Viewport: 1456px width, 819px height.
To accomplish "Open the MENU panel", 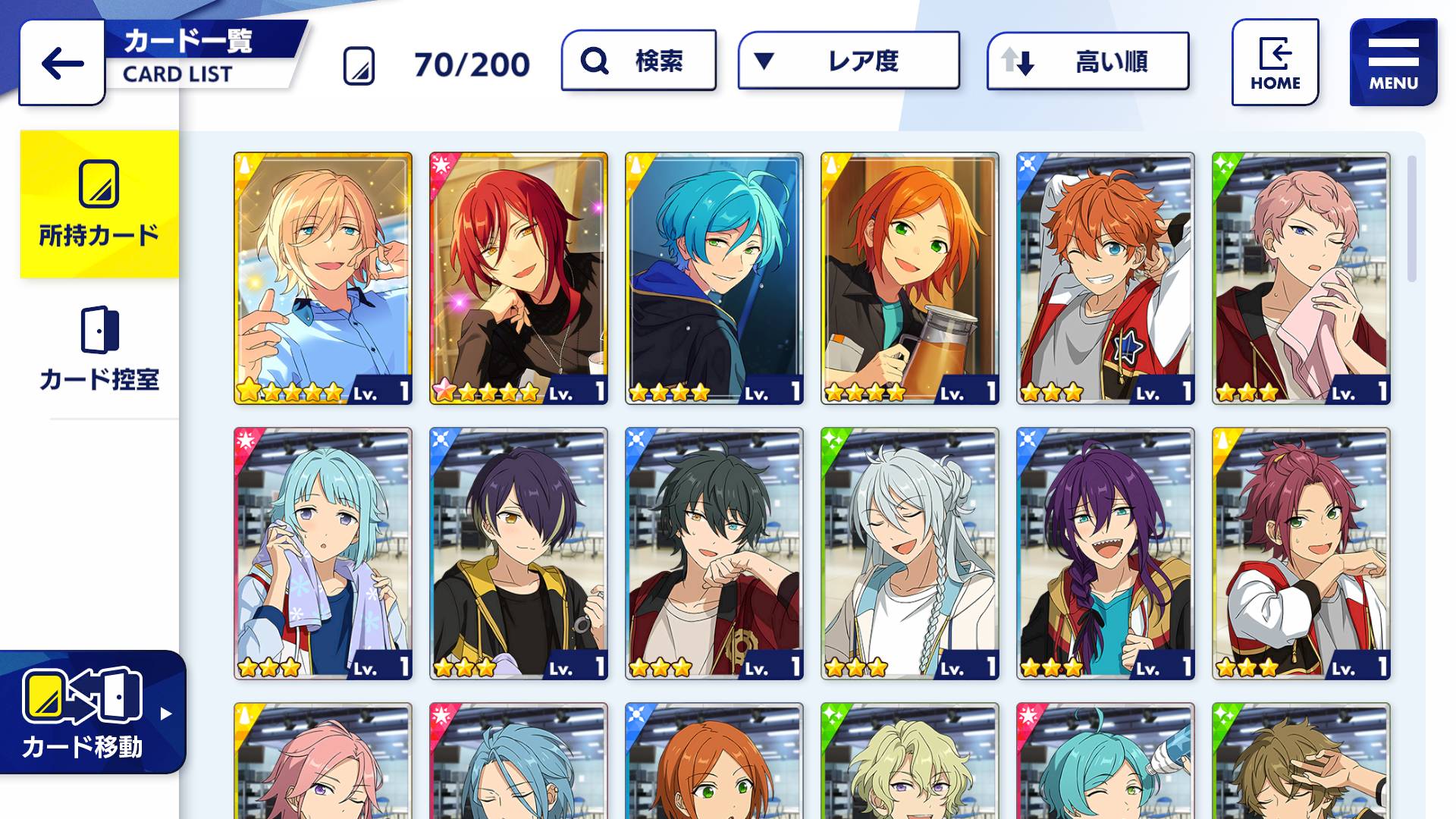I will 1393,62.
